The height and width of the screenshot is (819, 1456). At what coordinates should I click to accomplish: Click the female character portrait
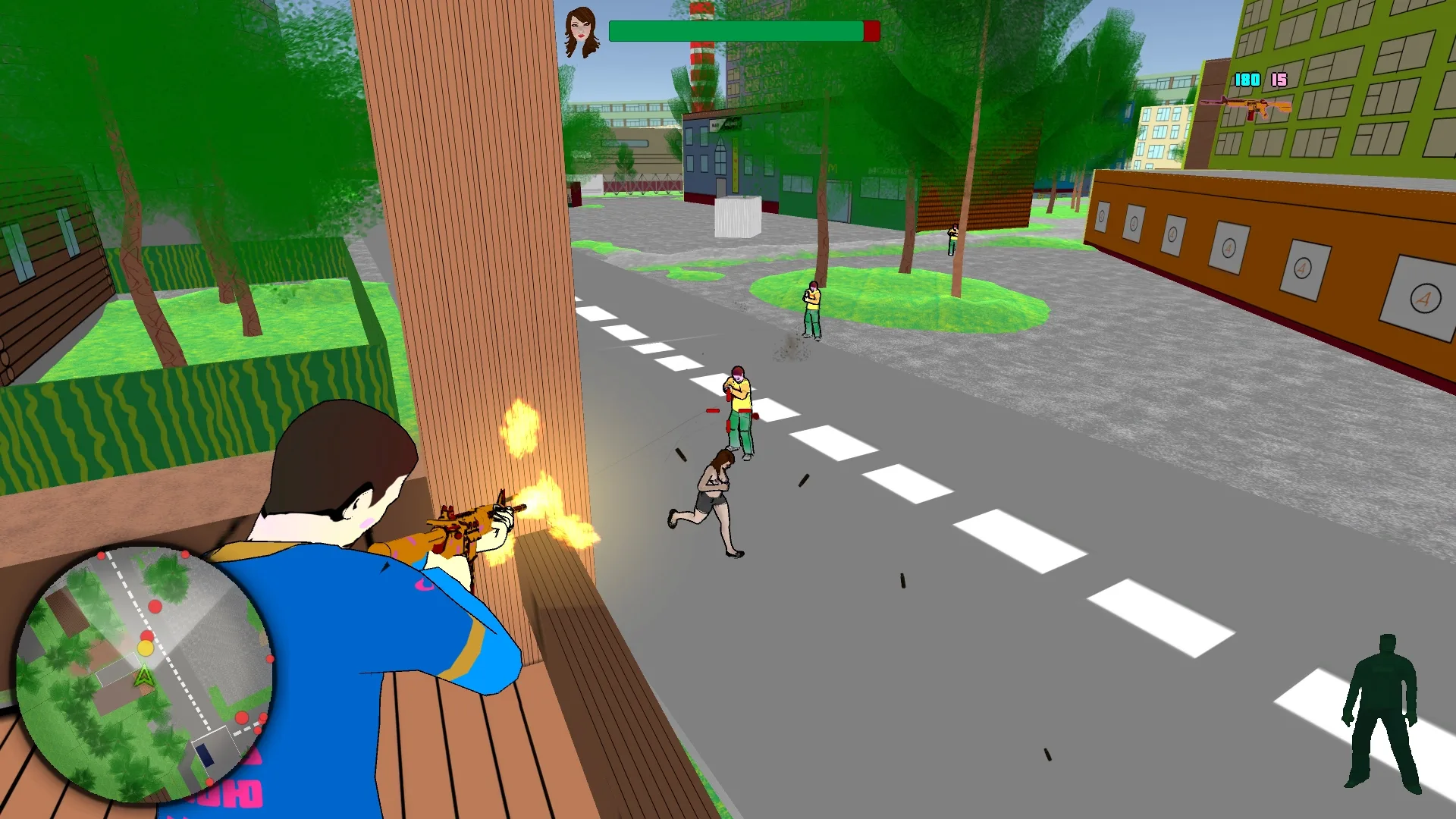point(581,32)
